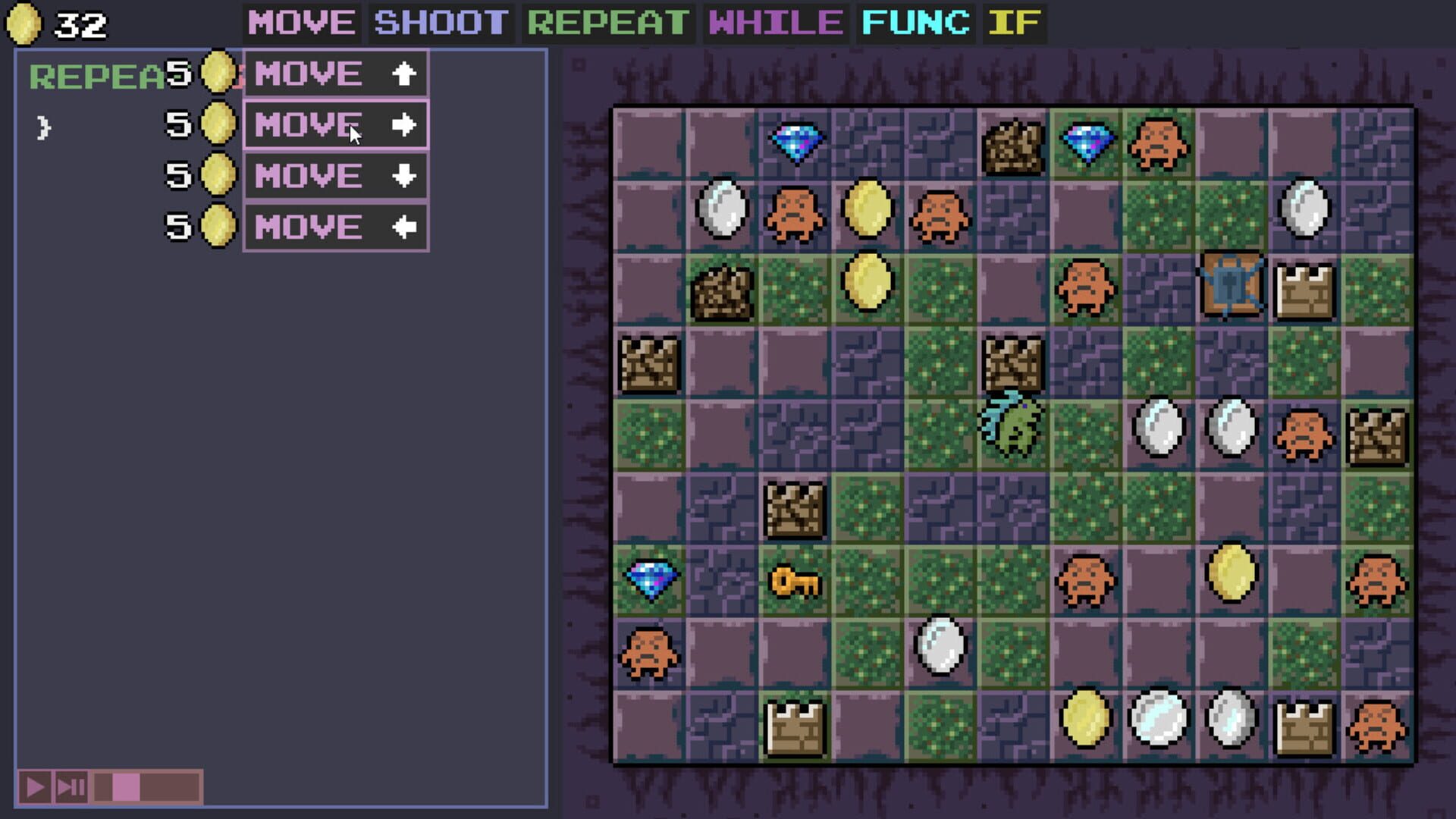Collapse the REPEAT loop via its closing brace

coord(42,127)
